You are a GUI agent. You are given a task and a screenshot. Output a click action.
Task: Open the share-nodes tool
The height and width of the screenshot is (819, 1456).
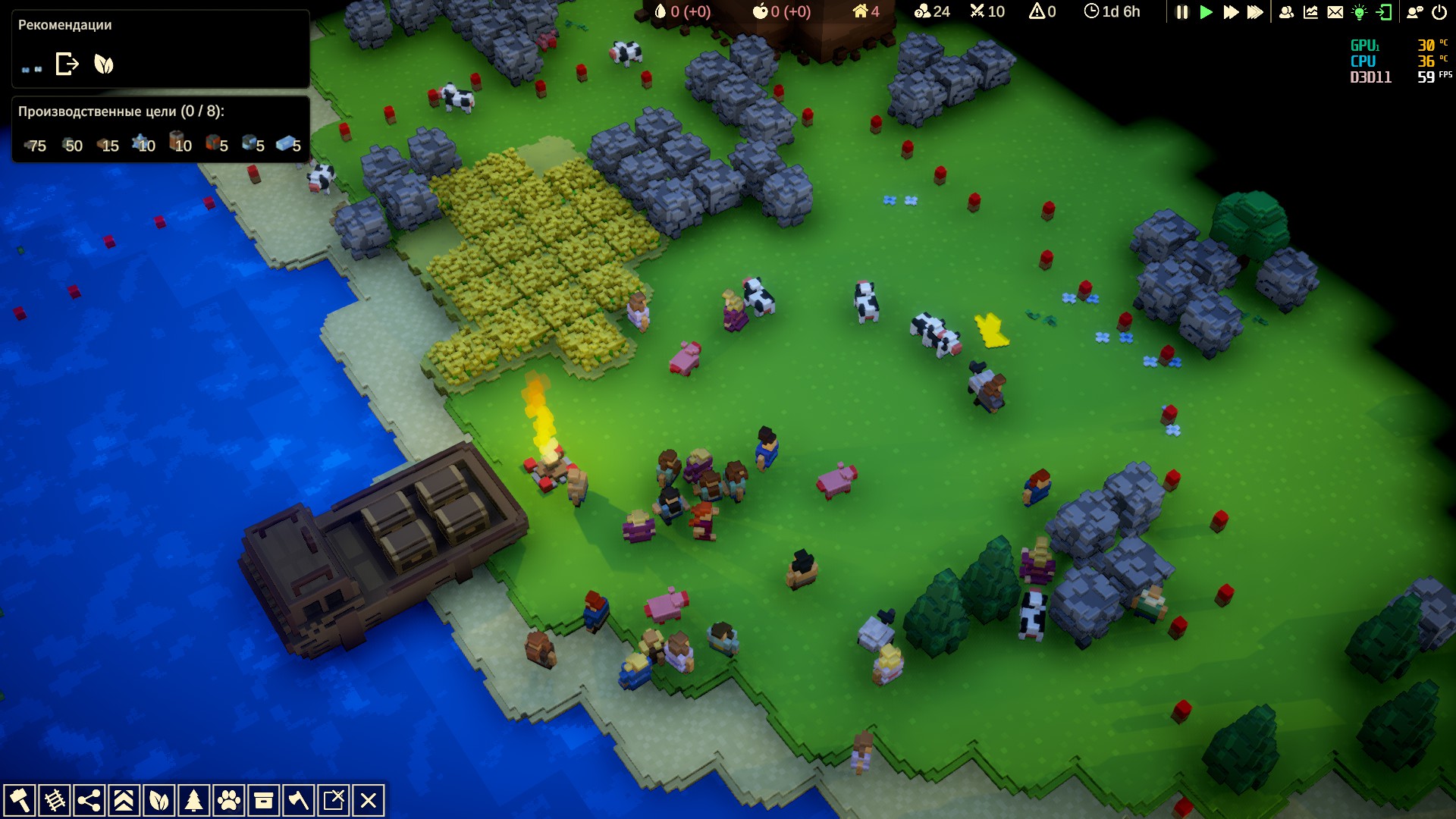pos(89,801)
